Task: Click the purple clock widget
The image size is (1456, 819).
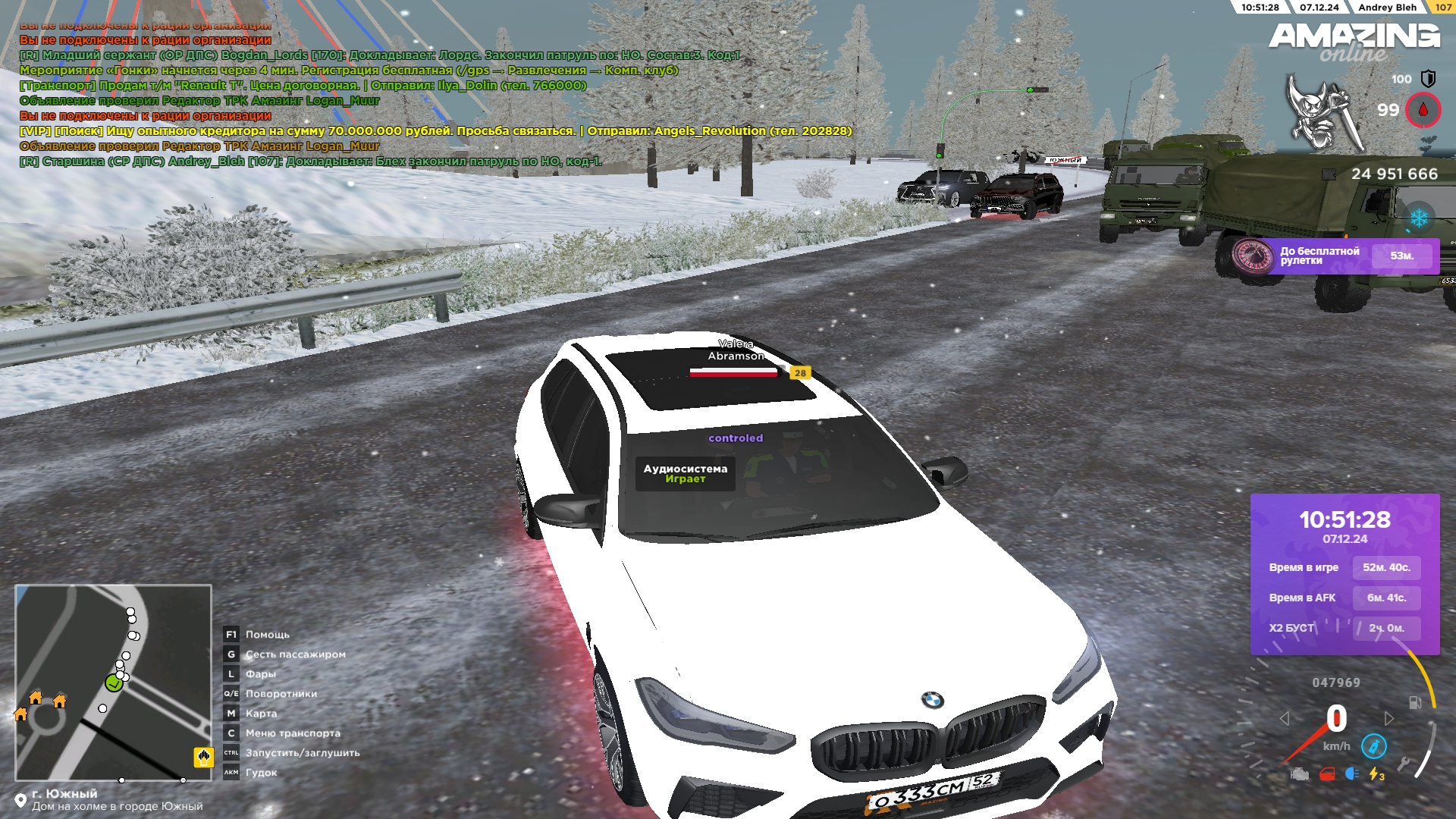Action: pos(1345,573)
